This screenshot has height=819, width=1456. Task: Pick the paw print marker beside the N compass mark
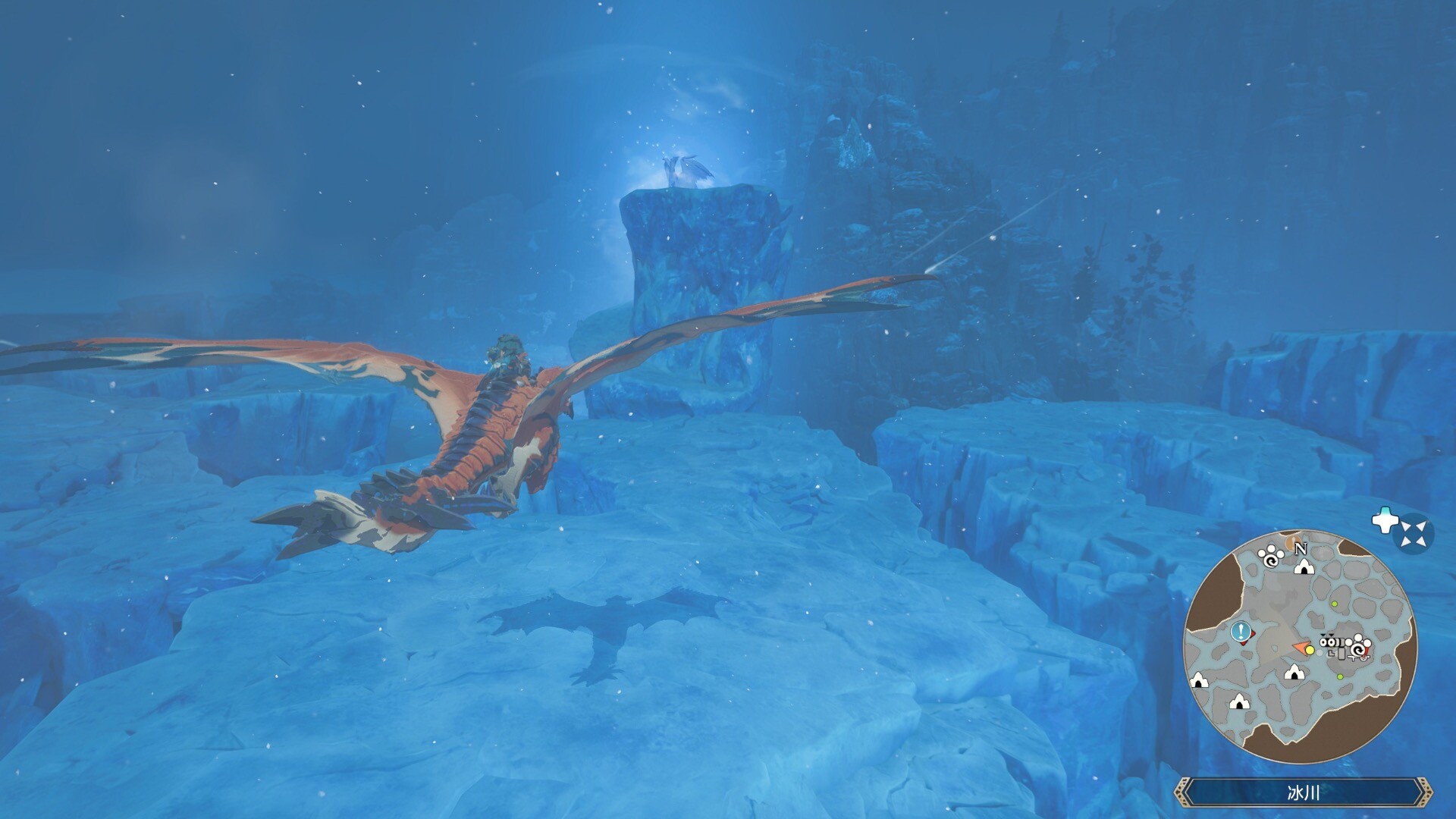[x=1270, y=557]
